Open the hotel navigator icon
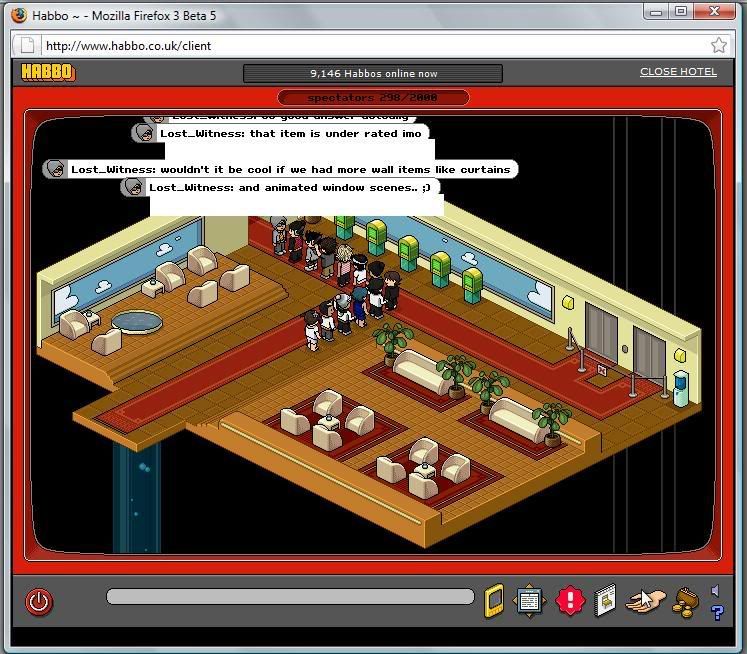The image size is (747, 654). click(529, 601)
